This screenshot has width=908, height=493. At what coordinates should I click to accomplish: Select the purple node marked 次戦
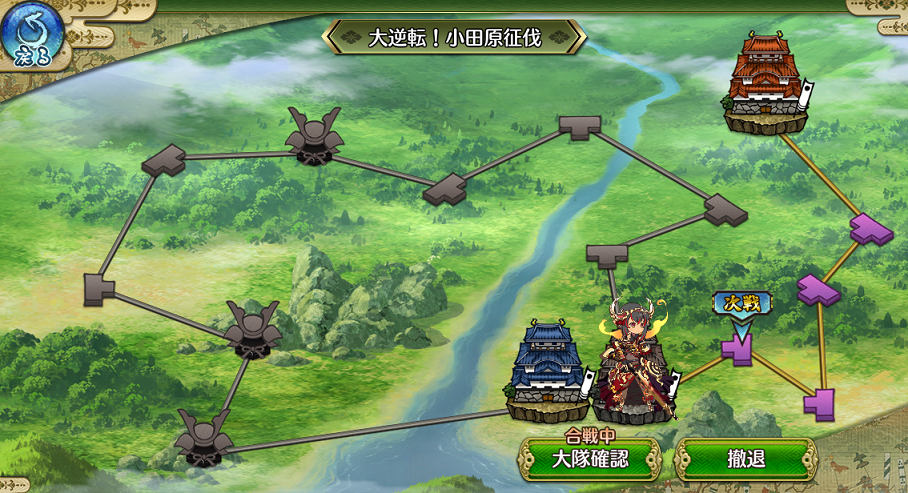(x=737, y=348)
